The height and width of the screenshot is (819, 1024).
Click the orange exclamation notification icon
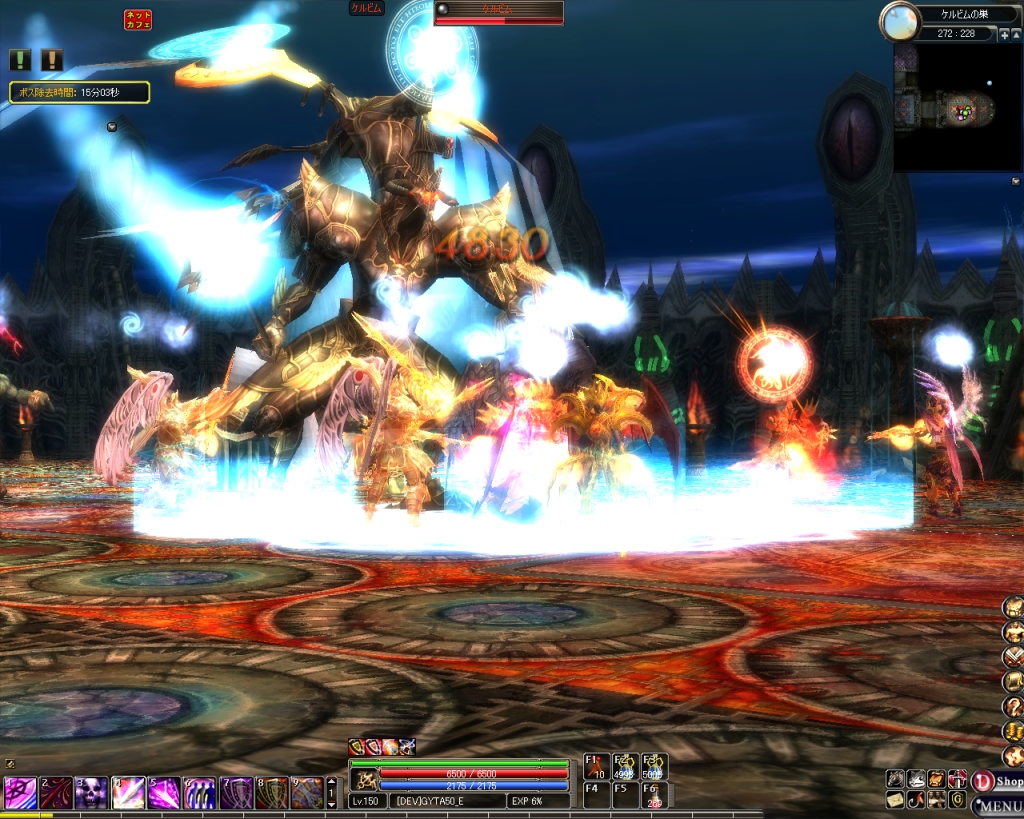(51, 60)
